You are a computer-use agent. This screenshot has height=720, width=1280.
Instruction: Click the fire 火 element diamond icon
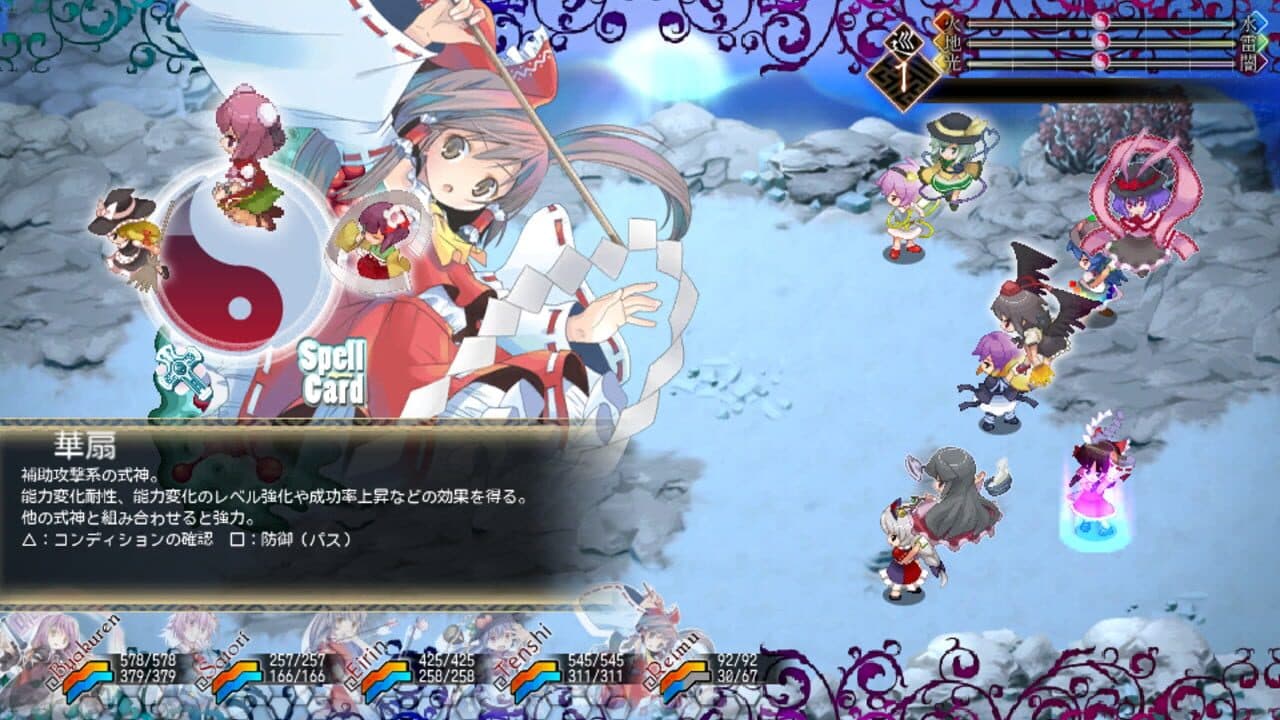tap(944, 21)
